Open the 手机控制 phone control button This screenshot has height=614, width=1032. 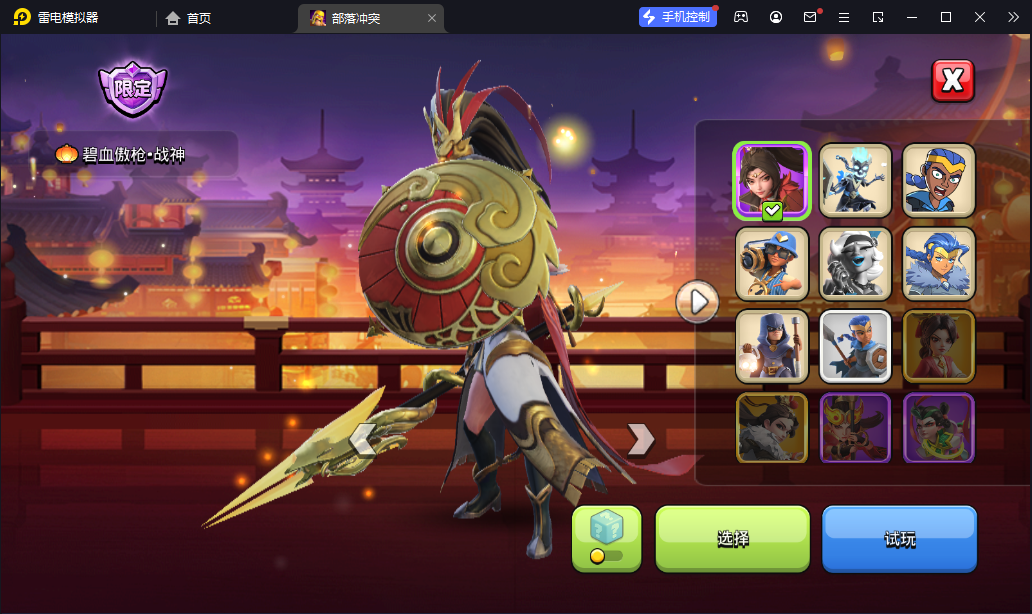678,17
